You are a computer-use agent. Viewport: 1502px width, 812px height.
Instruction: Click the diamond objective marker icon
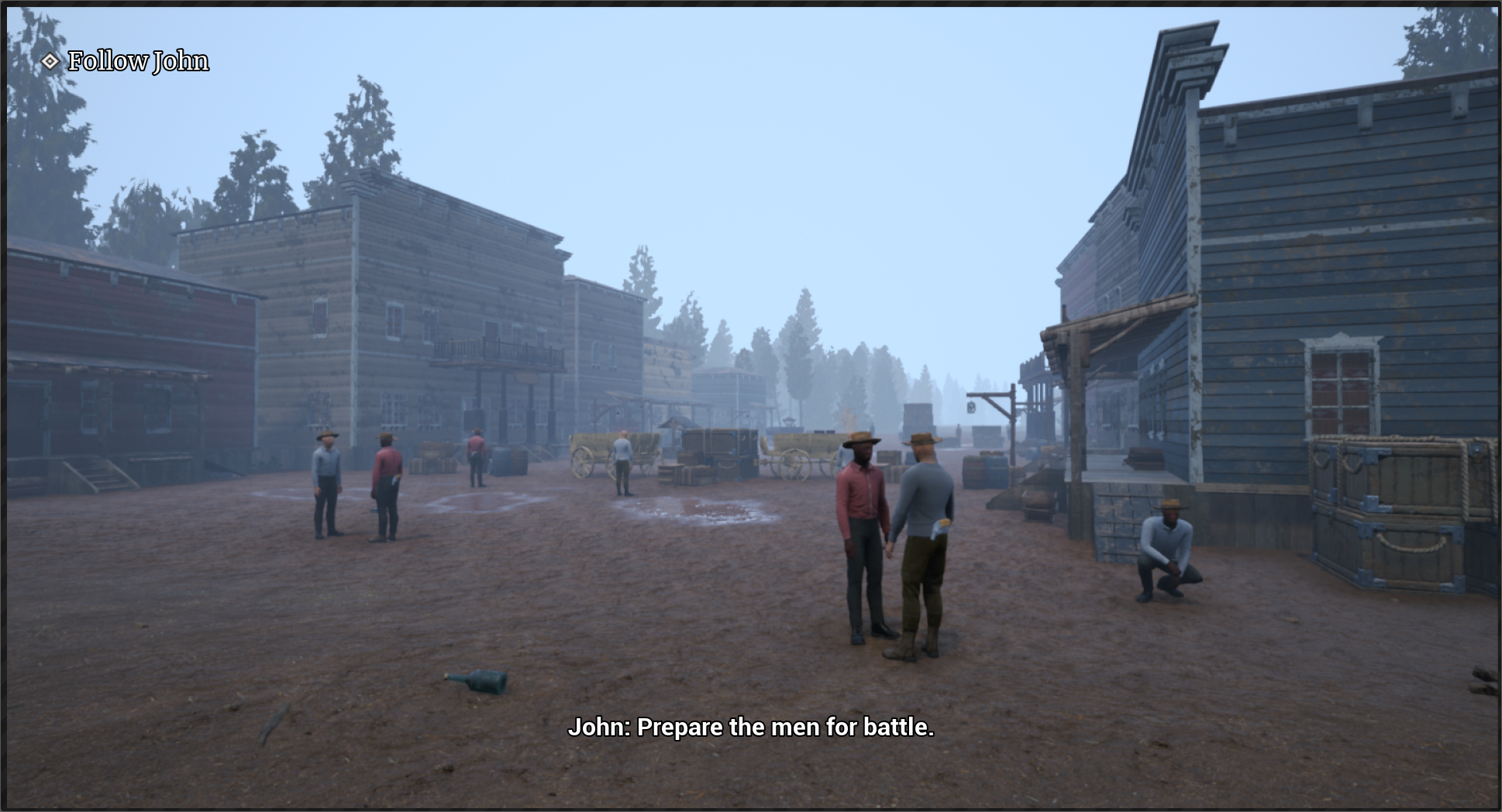coord(50,60)
